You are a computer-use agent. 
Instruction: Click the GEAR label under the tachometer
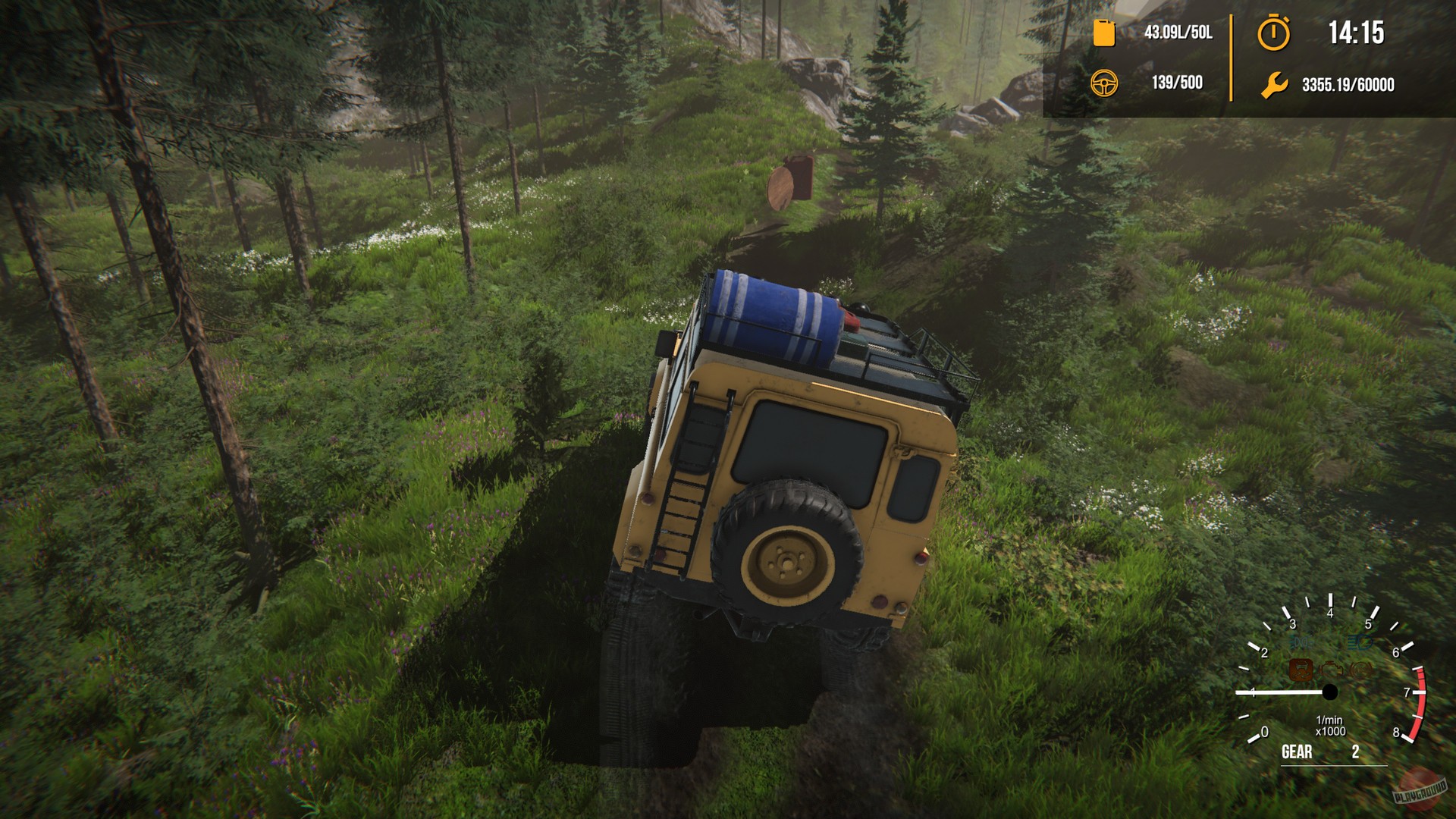[1297, 752]
